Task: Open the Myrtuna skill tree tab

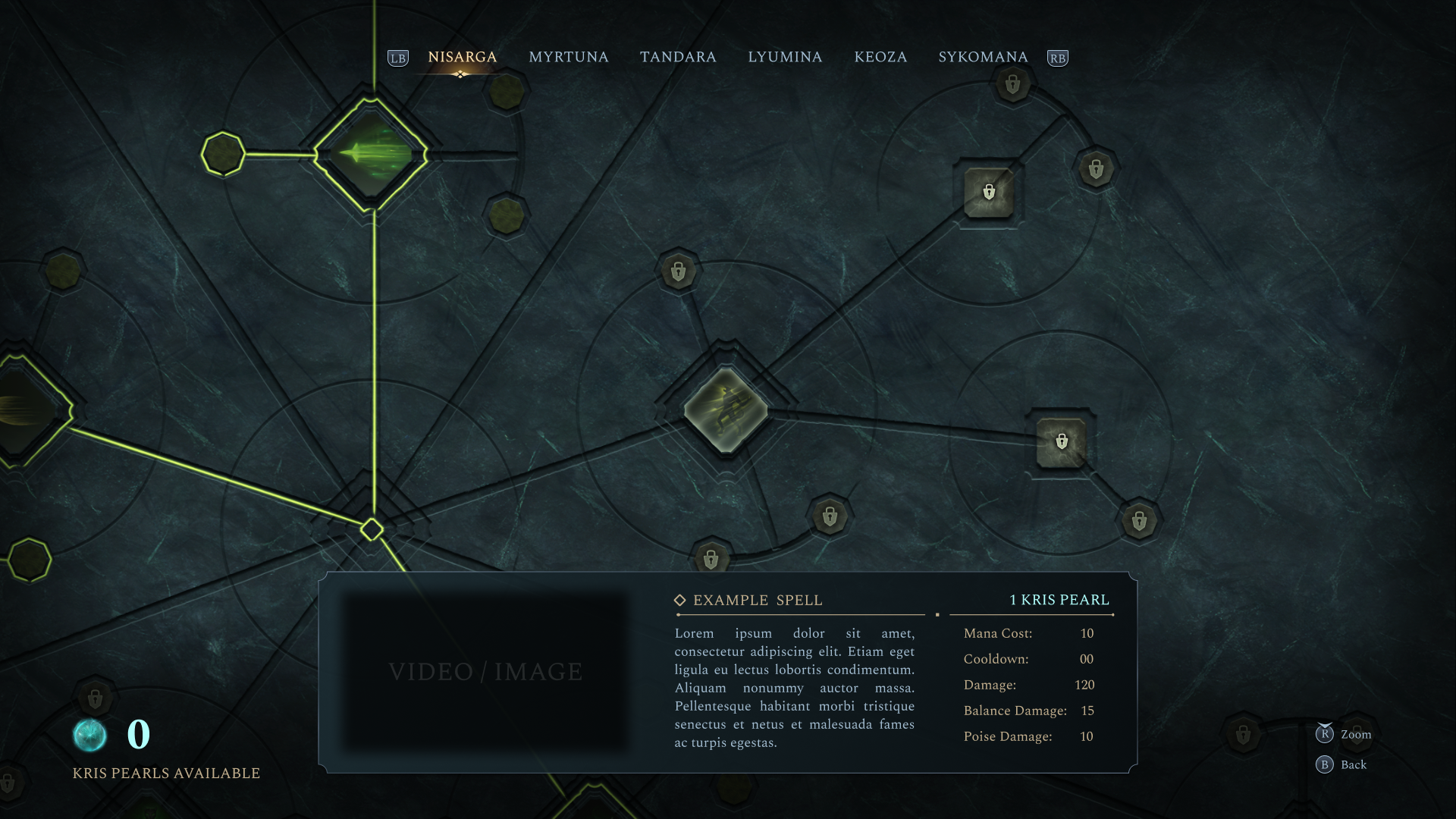Action: [568, 58]
